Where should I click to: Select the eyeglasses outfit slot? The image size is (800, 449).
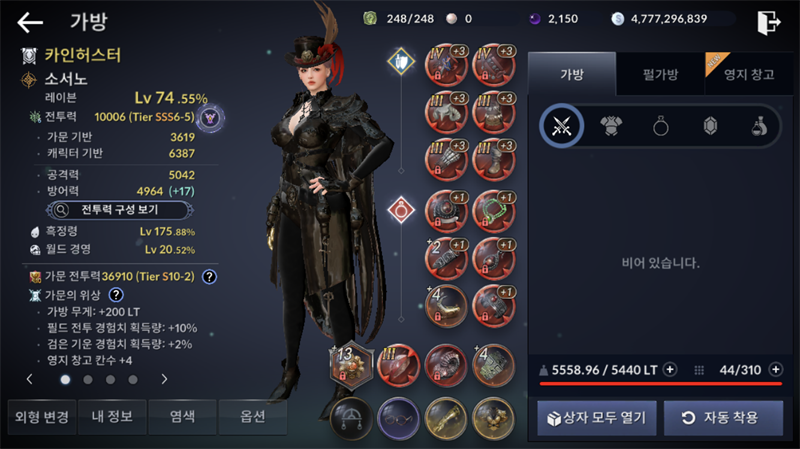(397, 415)
